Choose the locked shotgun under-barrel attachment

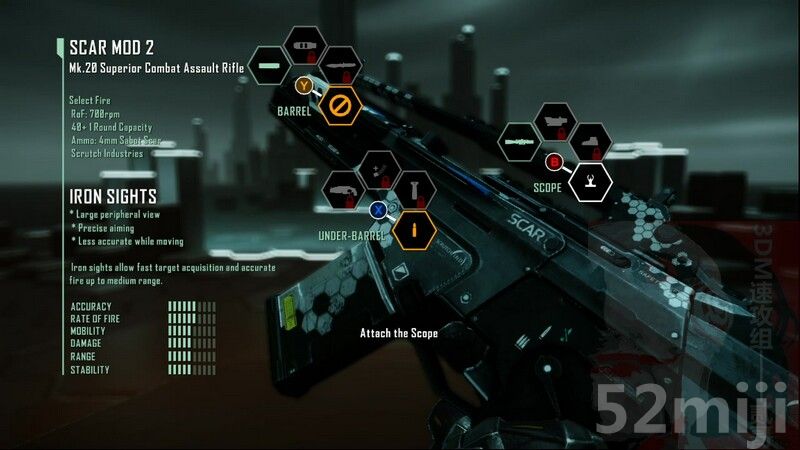[342, 190]
